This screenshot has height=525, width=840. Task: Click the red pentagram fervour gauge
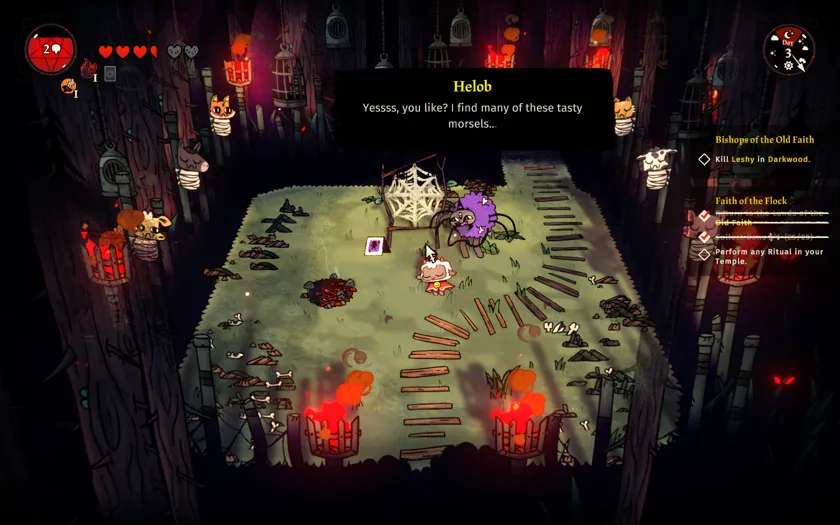[x=50, y=50]
